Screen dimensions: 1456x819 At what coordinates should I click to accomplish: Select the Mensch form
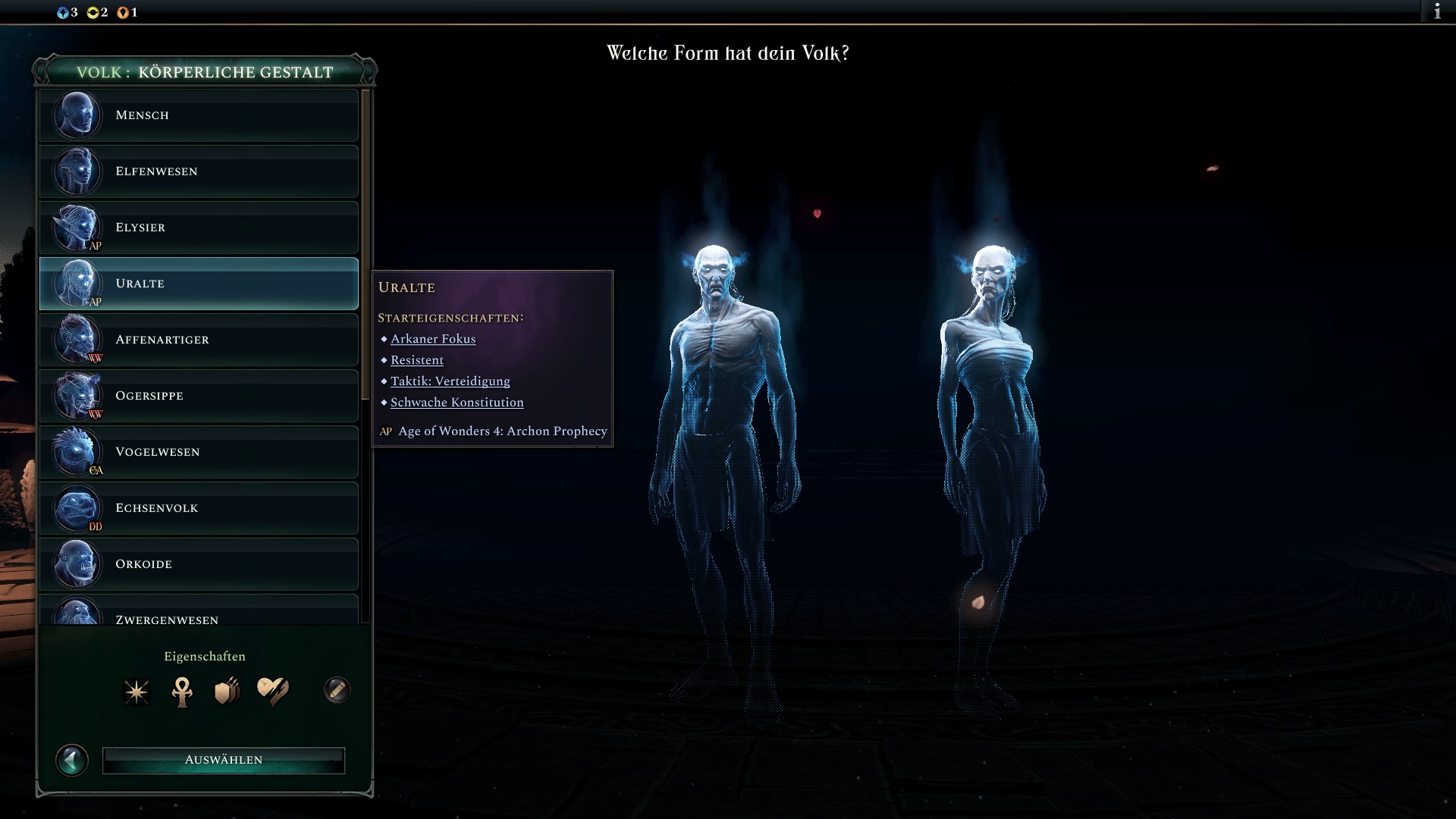[199, 115]
